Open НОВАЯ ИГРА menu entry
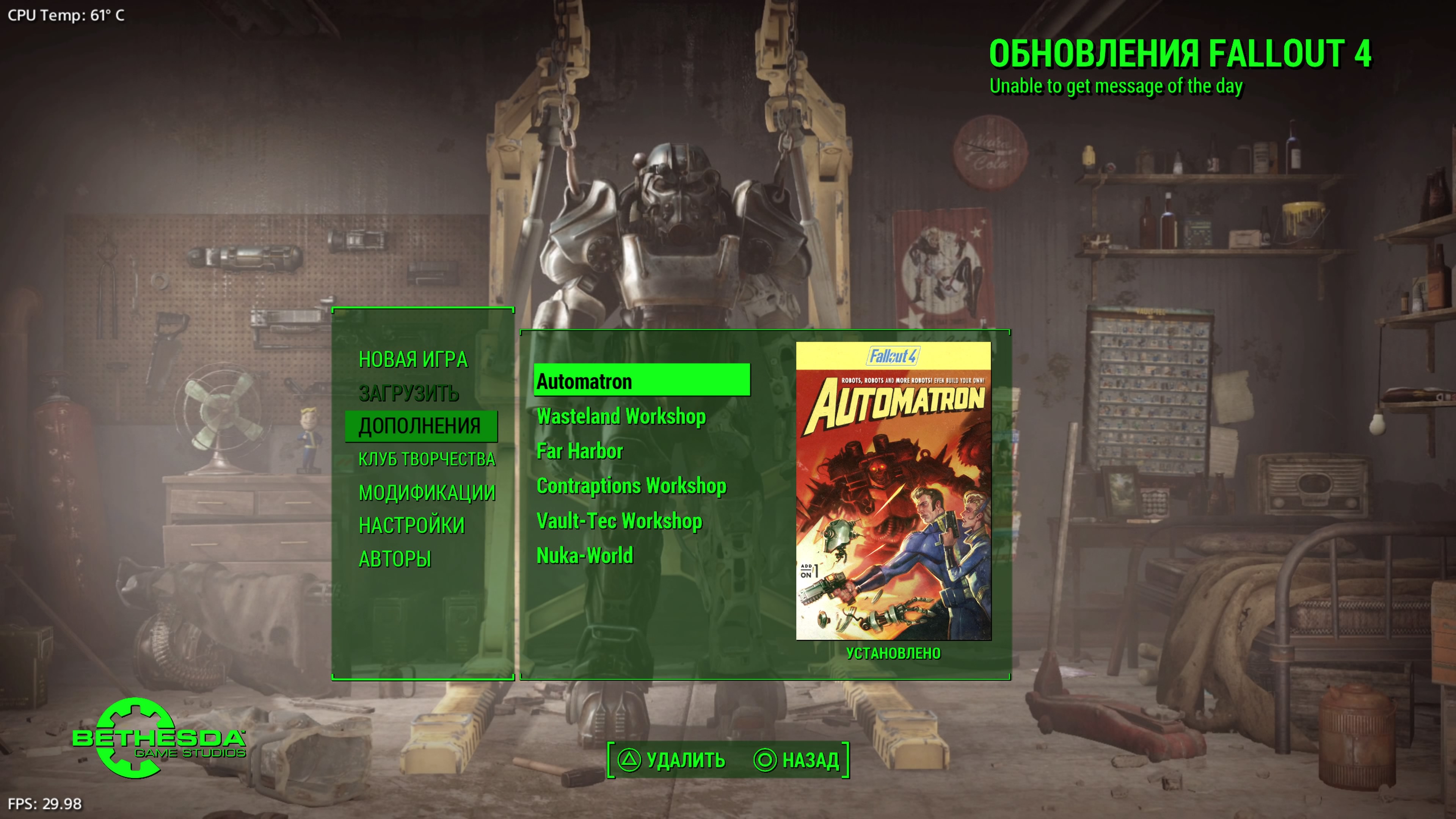1456x819 pixels. click(x=414, y=360)
